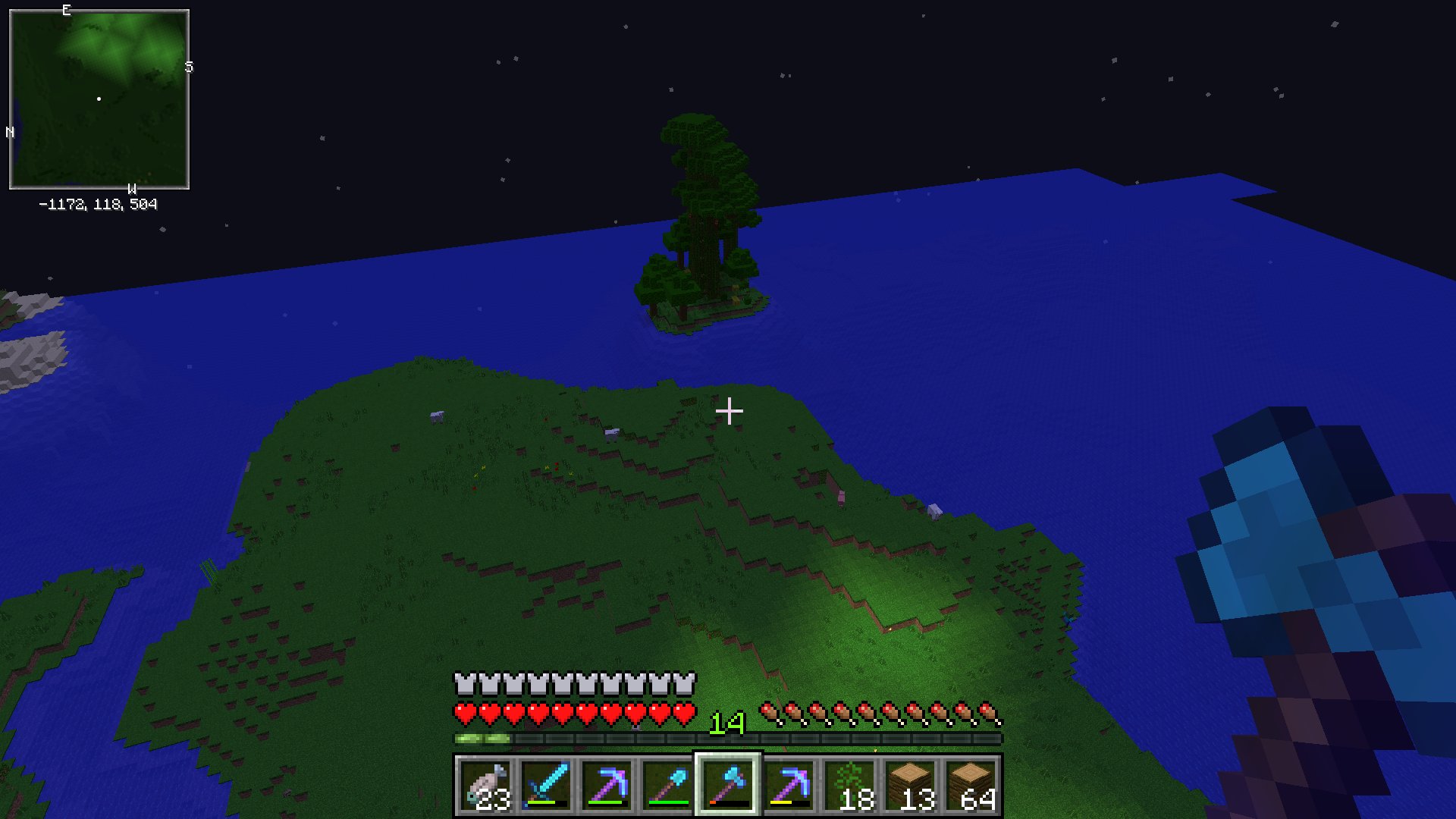Choose the pickaxe with yellow durability bar

click(789, 786)
